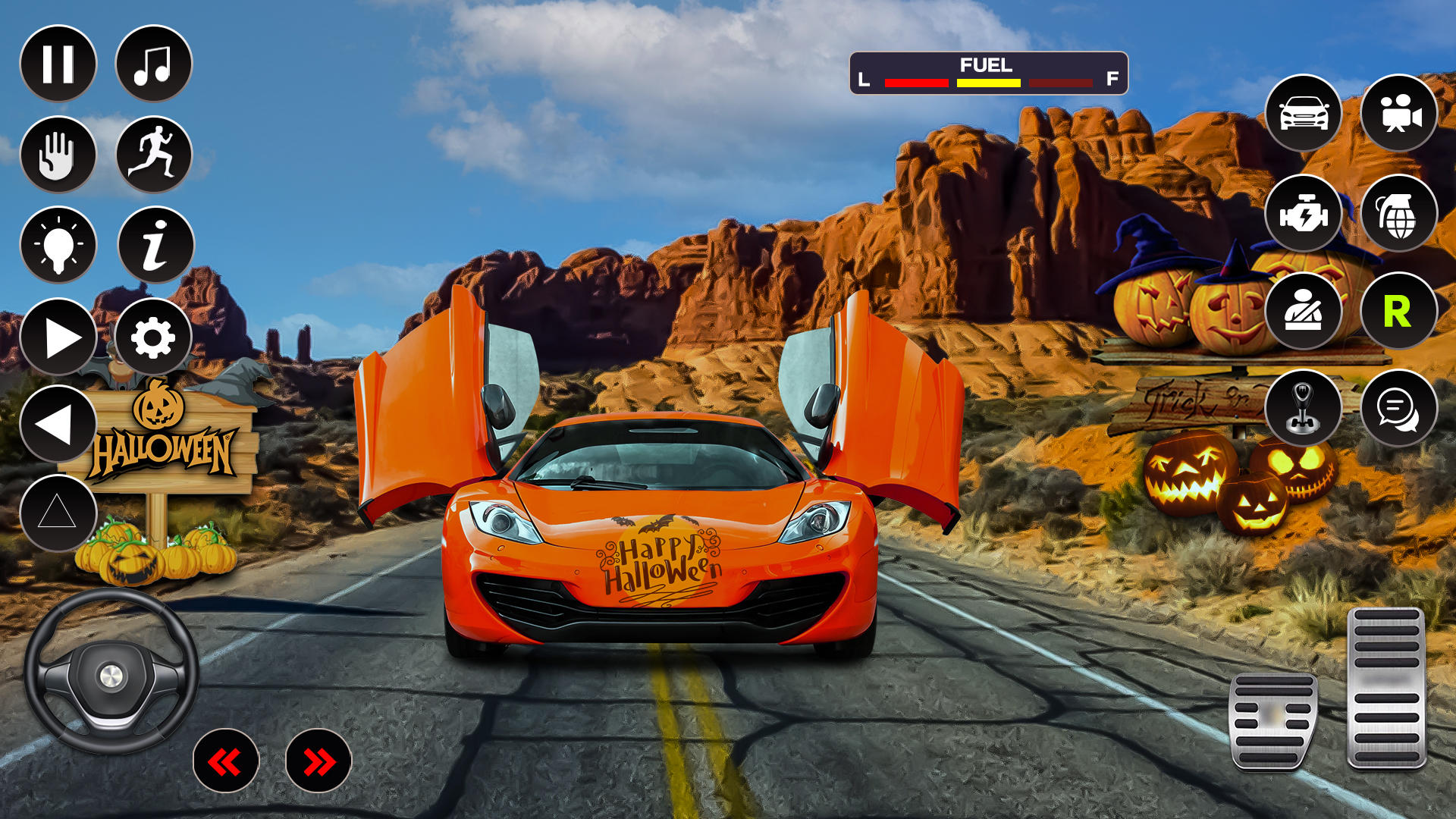
Task: Fasten the seatbelt button
Action: [x=1304, y=311]
